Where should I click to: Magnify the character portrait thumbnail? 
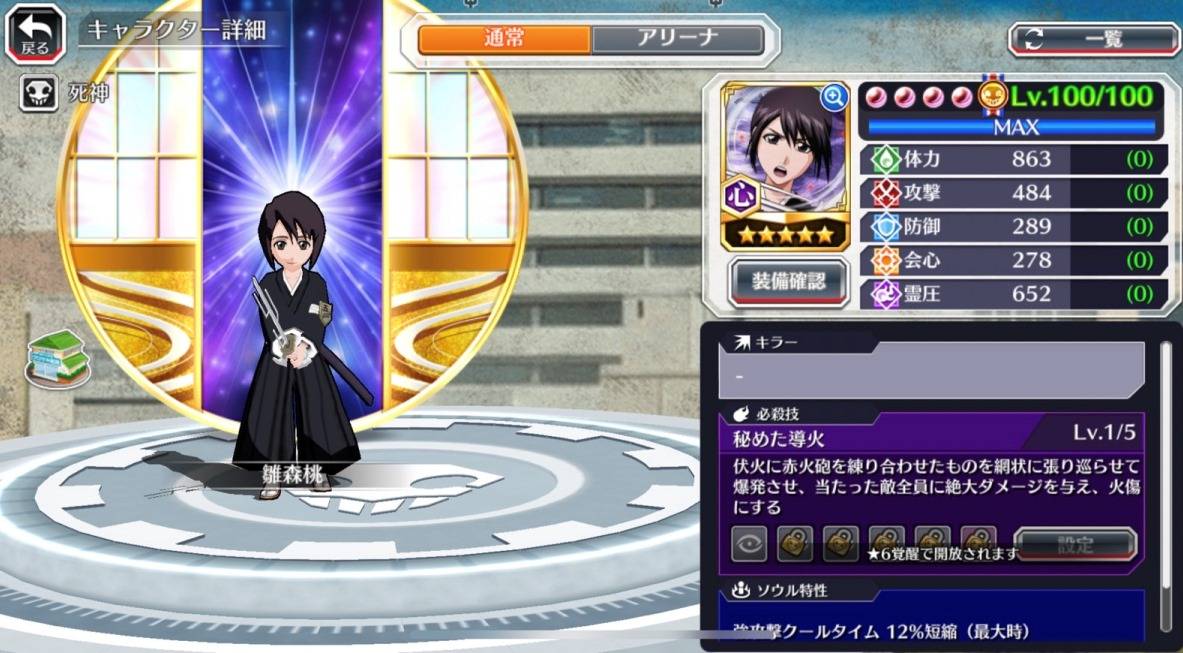click(x=833, y=97)
